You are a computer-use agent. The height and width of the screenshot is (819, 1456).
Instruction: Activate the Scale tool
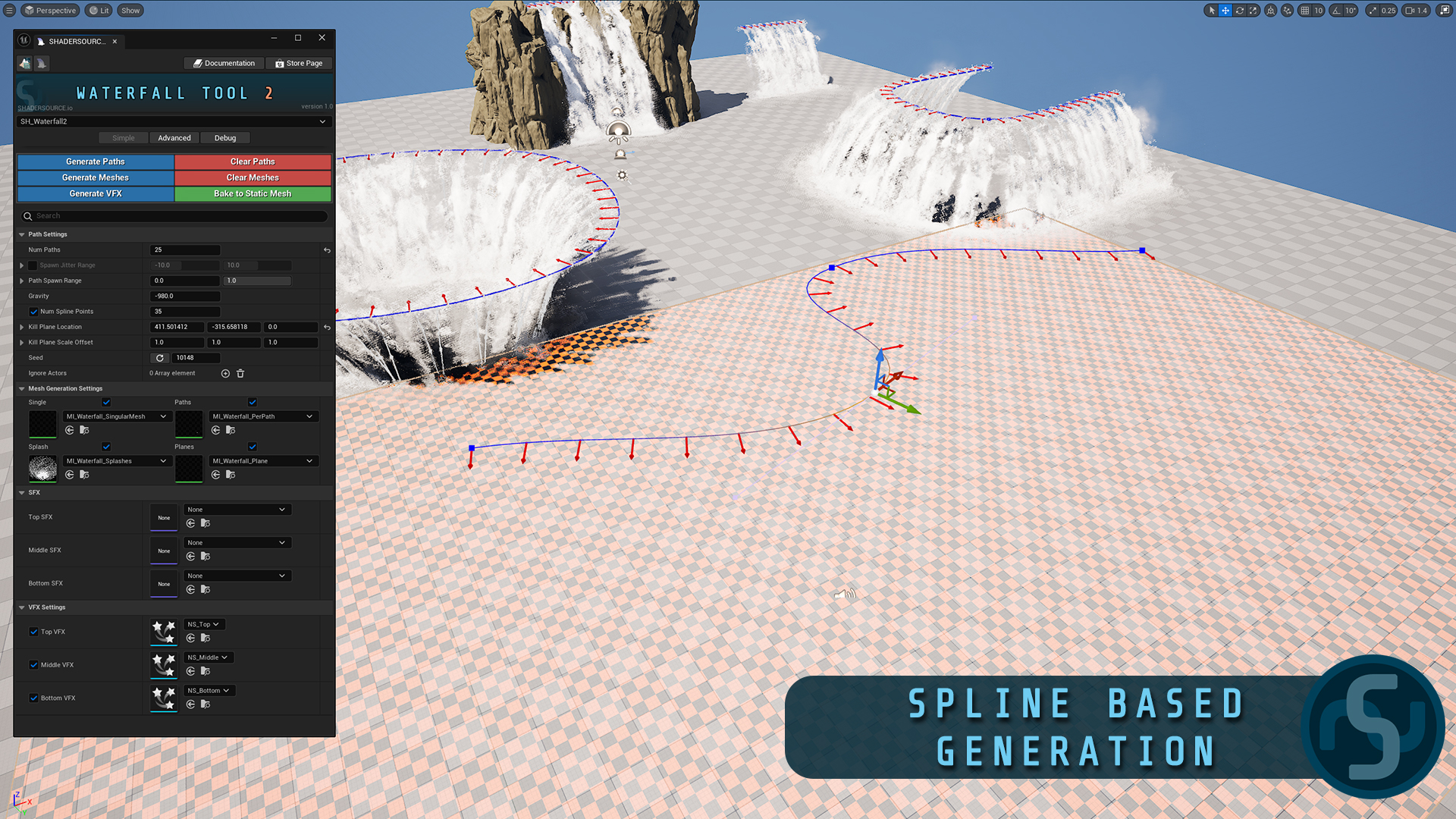pyautogui.click(x=1253, y=10)
